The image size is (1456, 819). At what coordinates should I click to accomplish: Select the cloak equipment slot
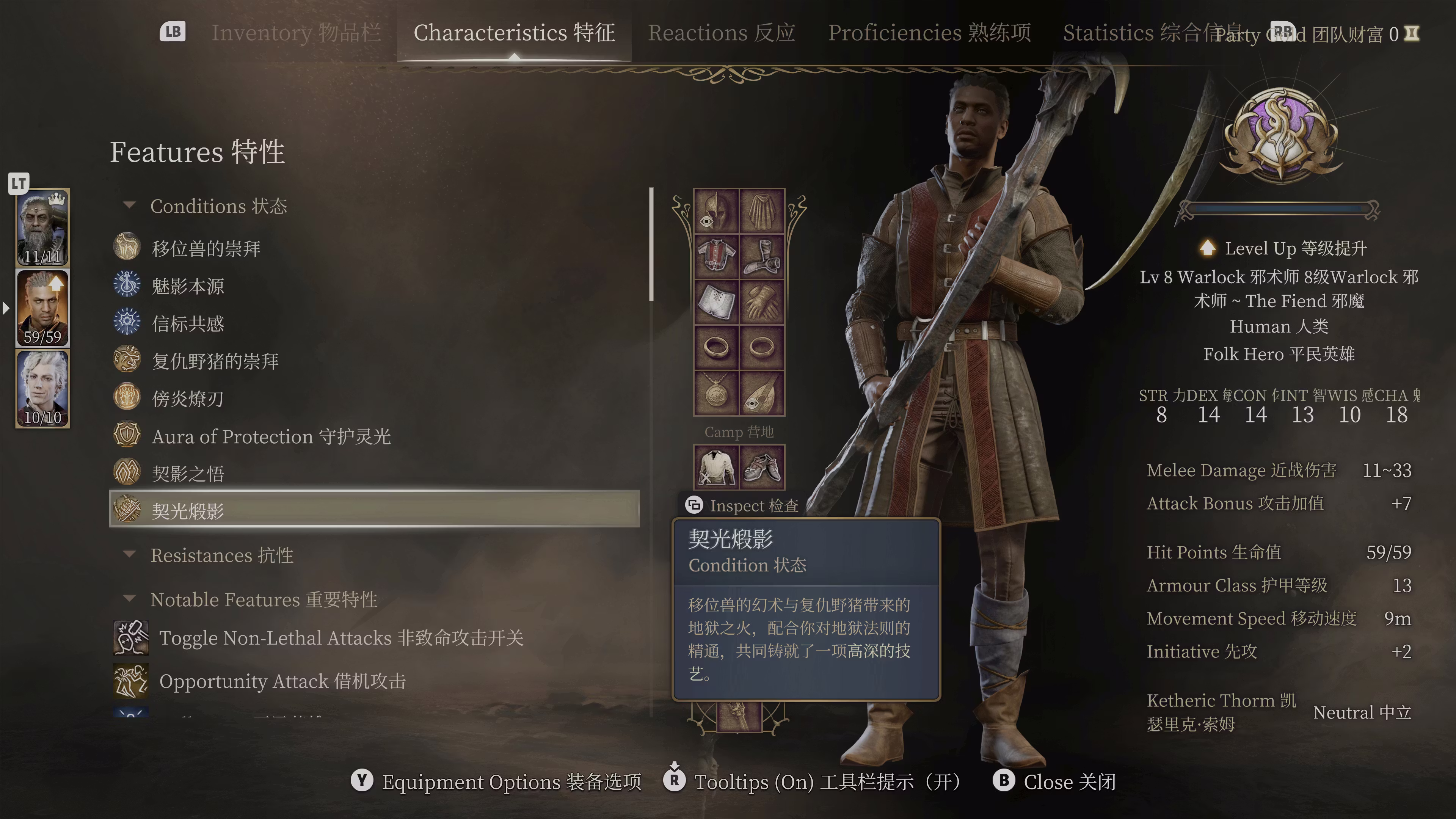[762, 212]
